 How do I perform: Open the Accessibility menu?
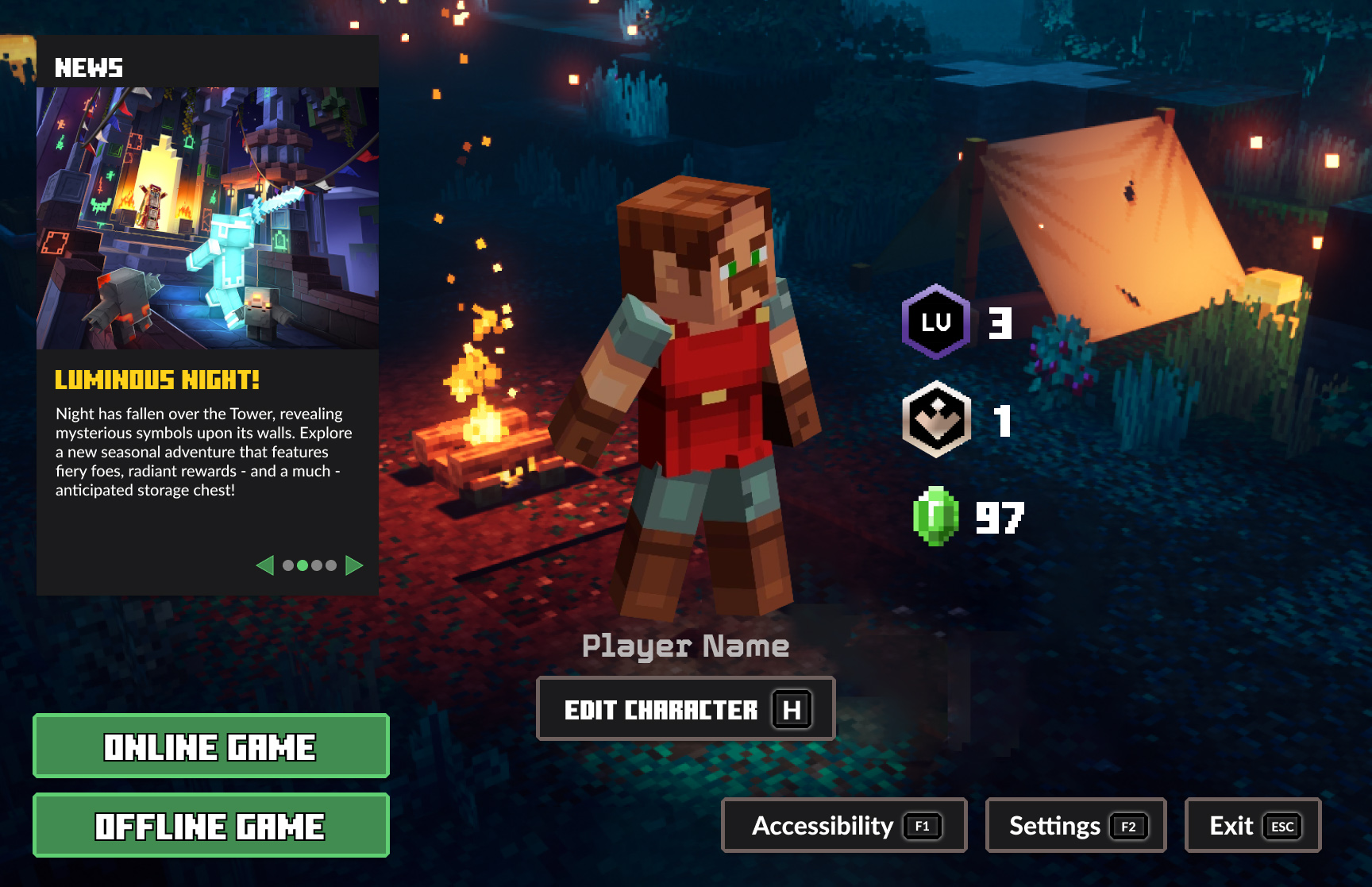click(x=843, y=825)
